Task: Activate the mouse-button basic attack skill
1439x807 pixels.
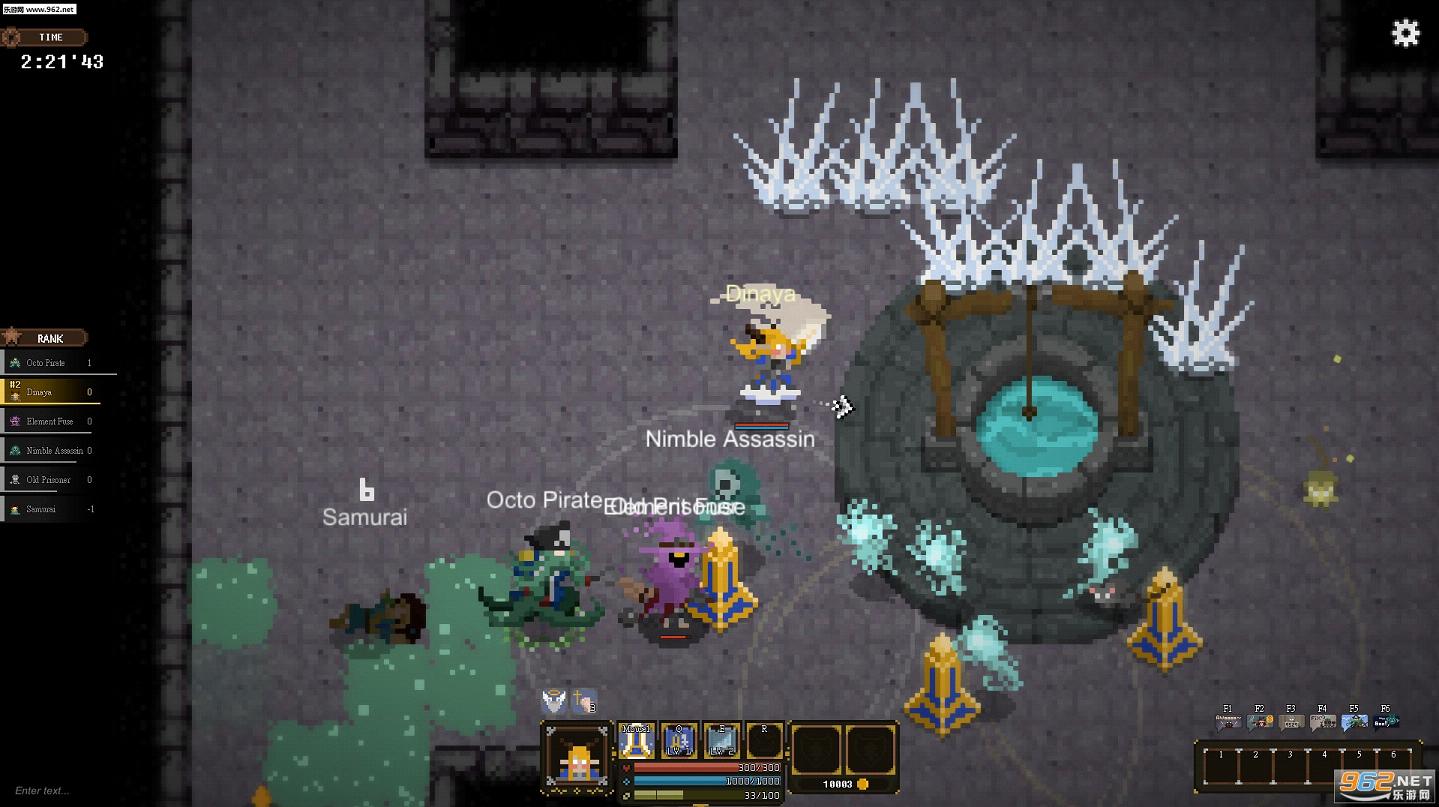Action: 636,741
